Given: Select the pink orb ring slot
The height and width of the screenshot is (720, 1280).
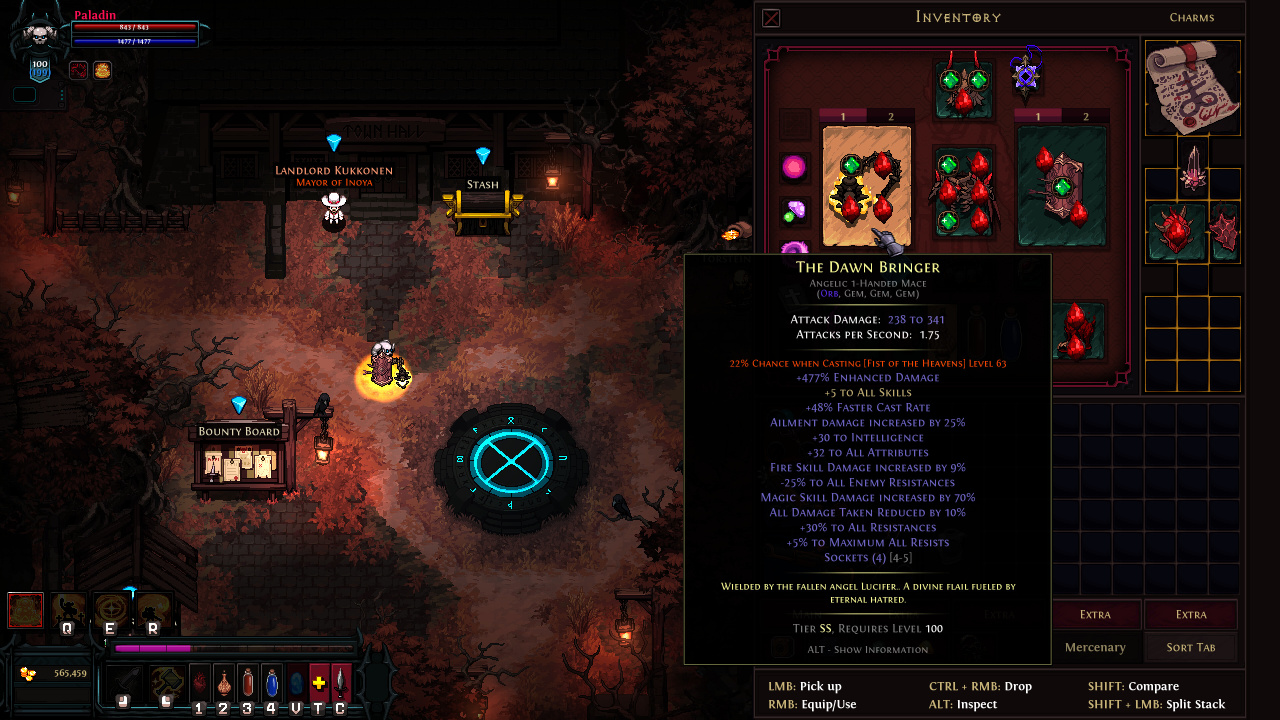Looking at the screenshot, I should point(794,168).
